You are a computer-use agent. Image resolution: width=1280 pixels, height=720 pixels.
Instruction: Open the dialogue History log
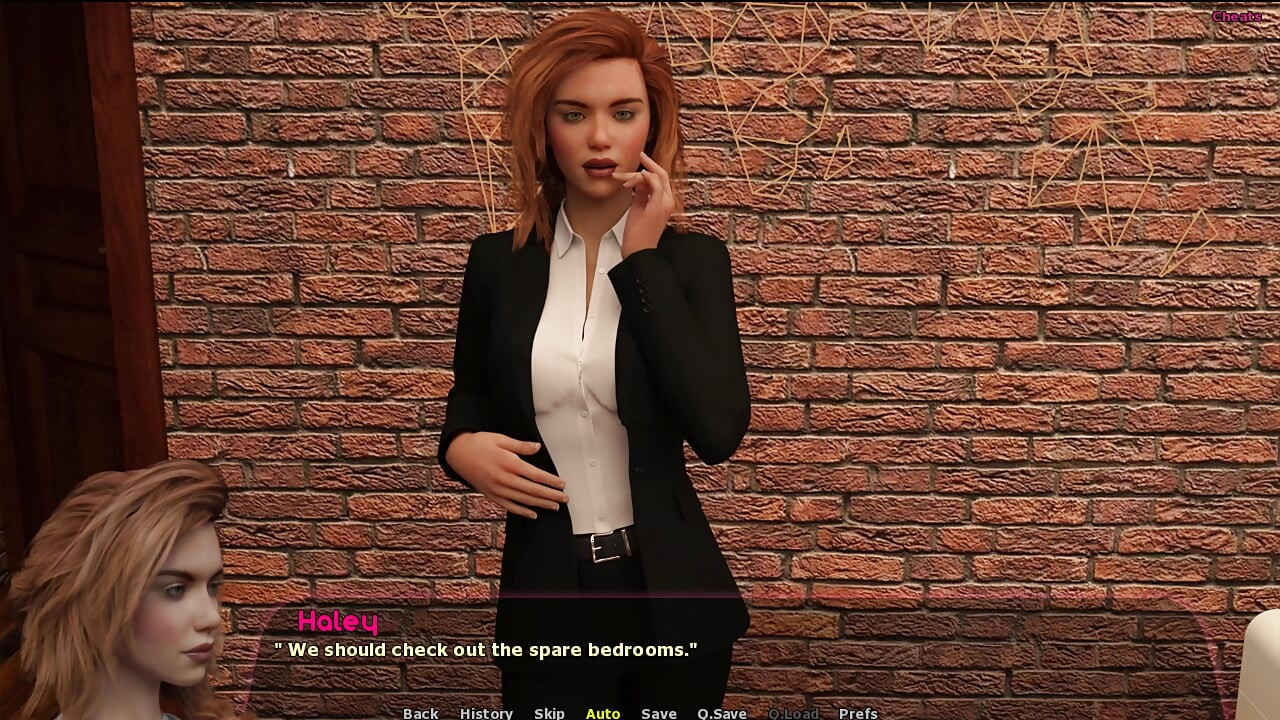tap(486, 713)
